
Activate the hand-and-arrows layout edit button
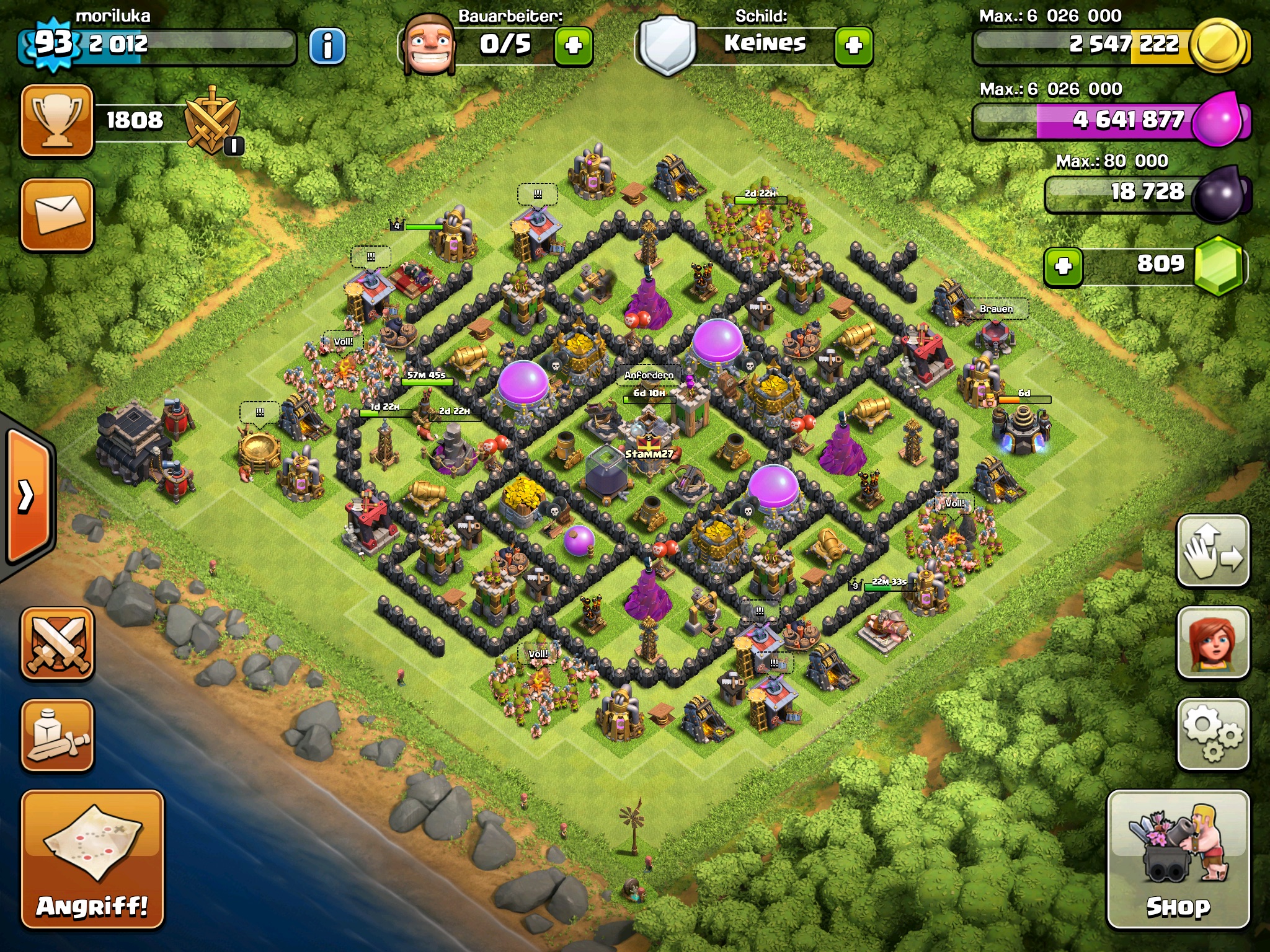1212,551
